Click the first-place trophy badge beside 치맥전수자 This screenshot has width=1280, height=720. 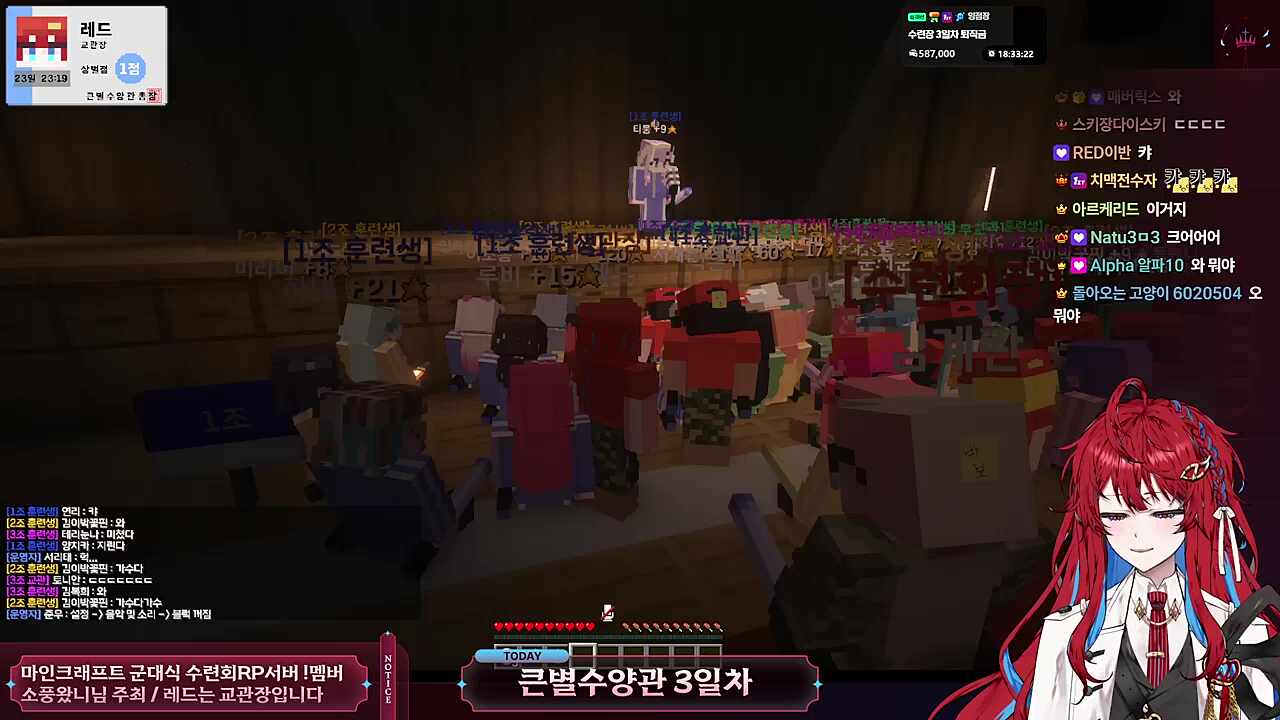pyautogui.click(x=1078, y=182)
